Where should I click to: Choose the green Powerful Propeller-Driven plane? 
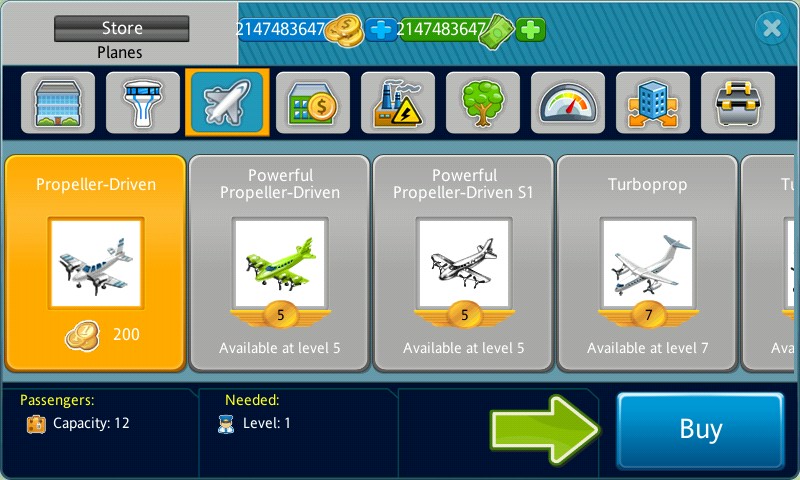point(280,263)
